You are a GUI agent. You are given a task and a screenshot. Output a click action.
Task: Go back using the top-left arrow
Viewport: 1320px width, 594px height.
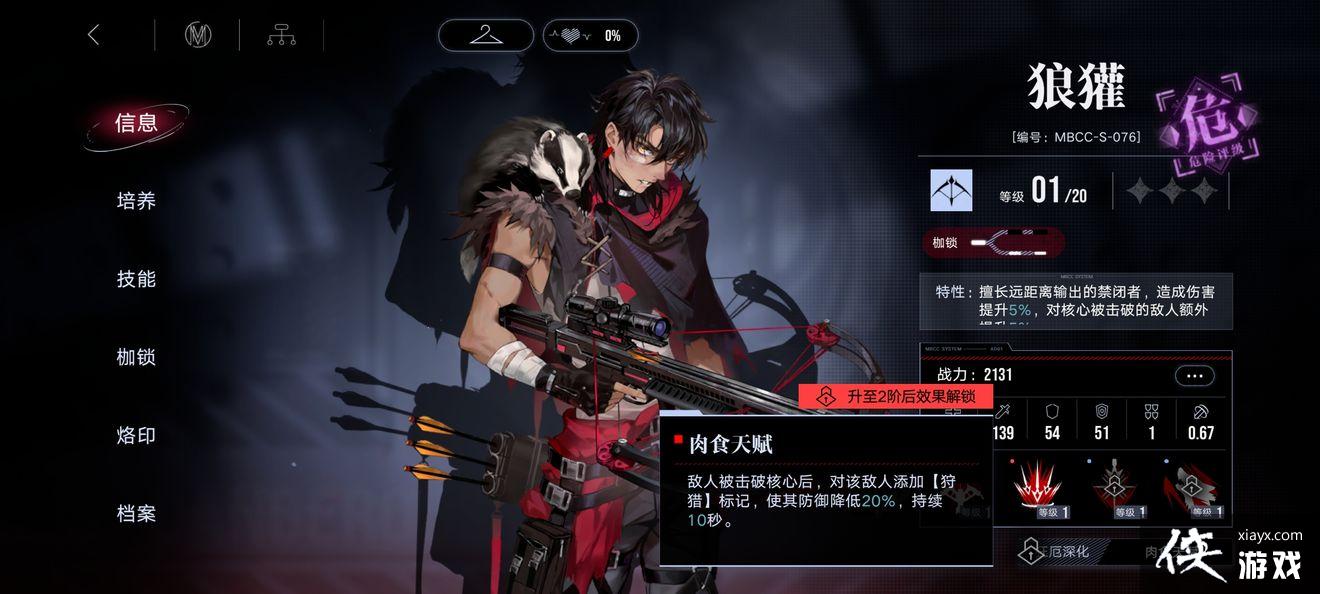coord(94,35)
